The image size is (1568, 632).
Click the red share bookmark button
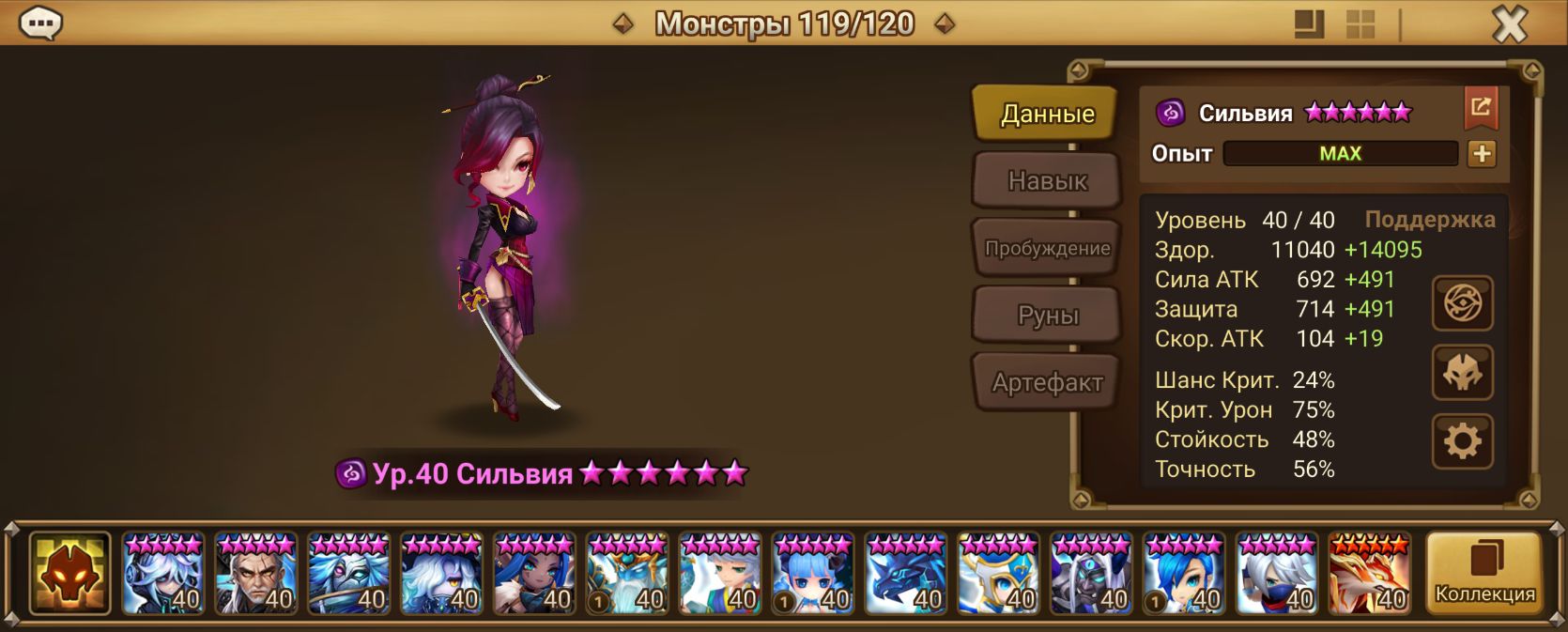(x=1481, y=109)
